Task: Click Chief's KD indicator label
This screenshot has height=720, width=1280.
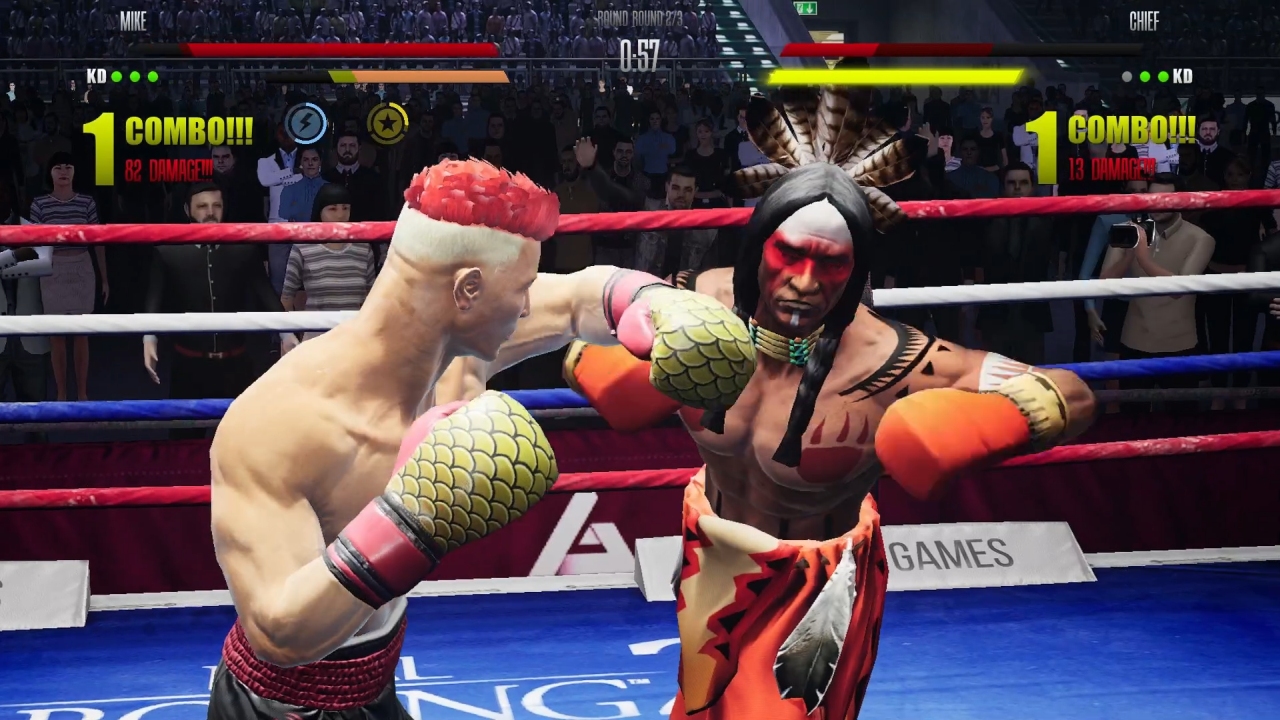Action: [1182, 76]
